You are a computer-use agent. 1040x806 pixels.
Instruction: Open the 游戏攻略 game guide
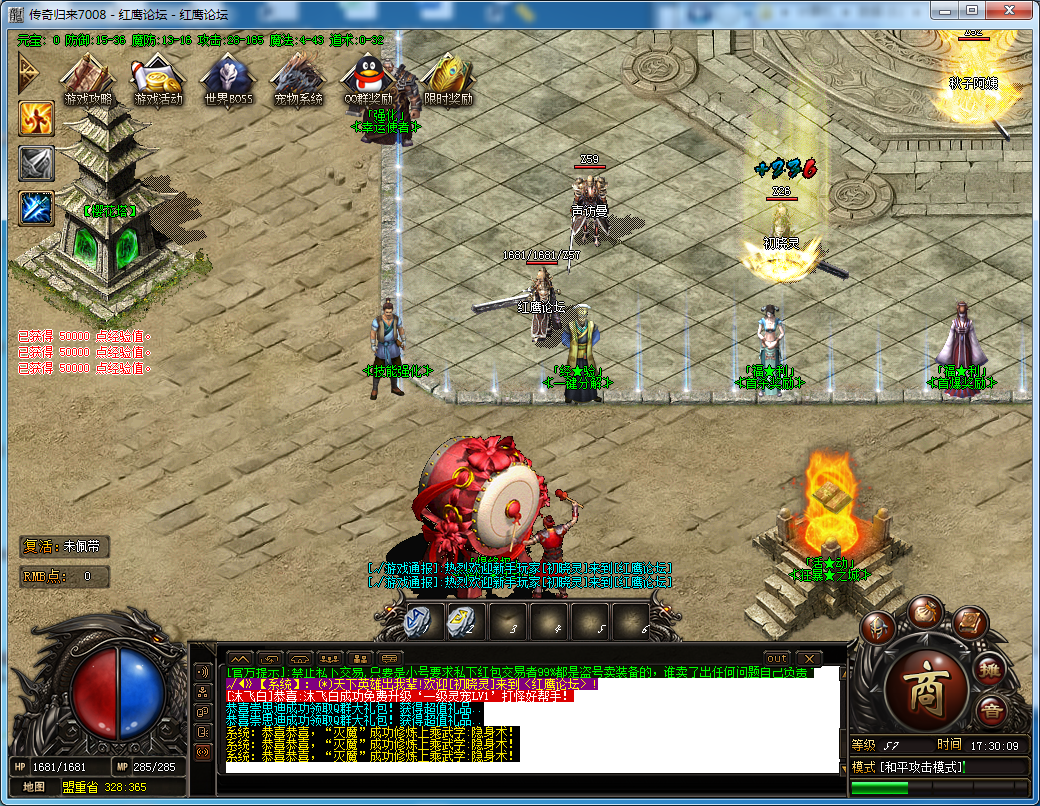point(88,78)
